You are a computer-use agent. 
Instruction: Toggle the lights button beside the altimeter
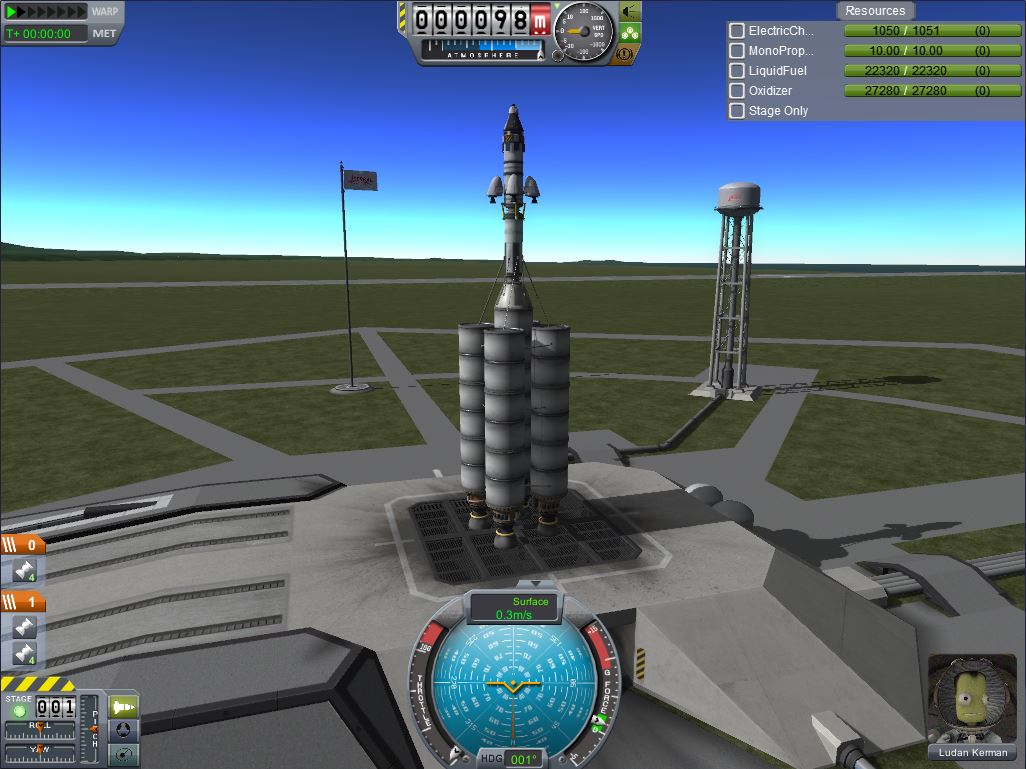630,11
